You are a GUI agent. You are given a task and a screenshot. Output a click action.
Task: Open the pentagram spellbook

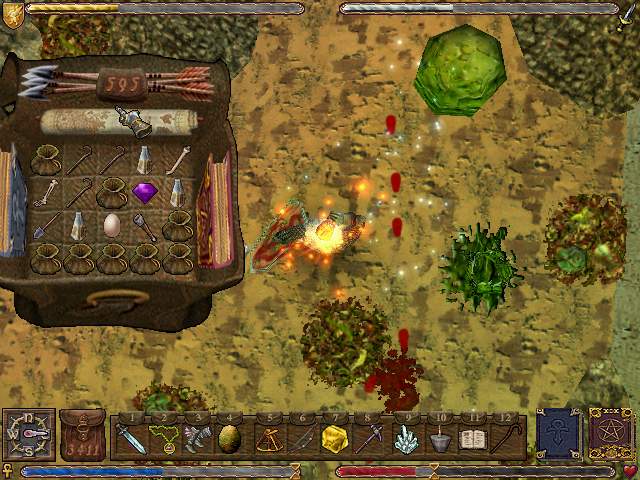[608, 434]
